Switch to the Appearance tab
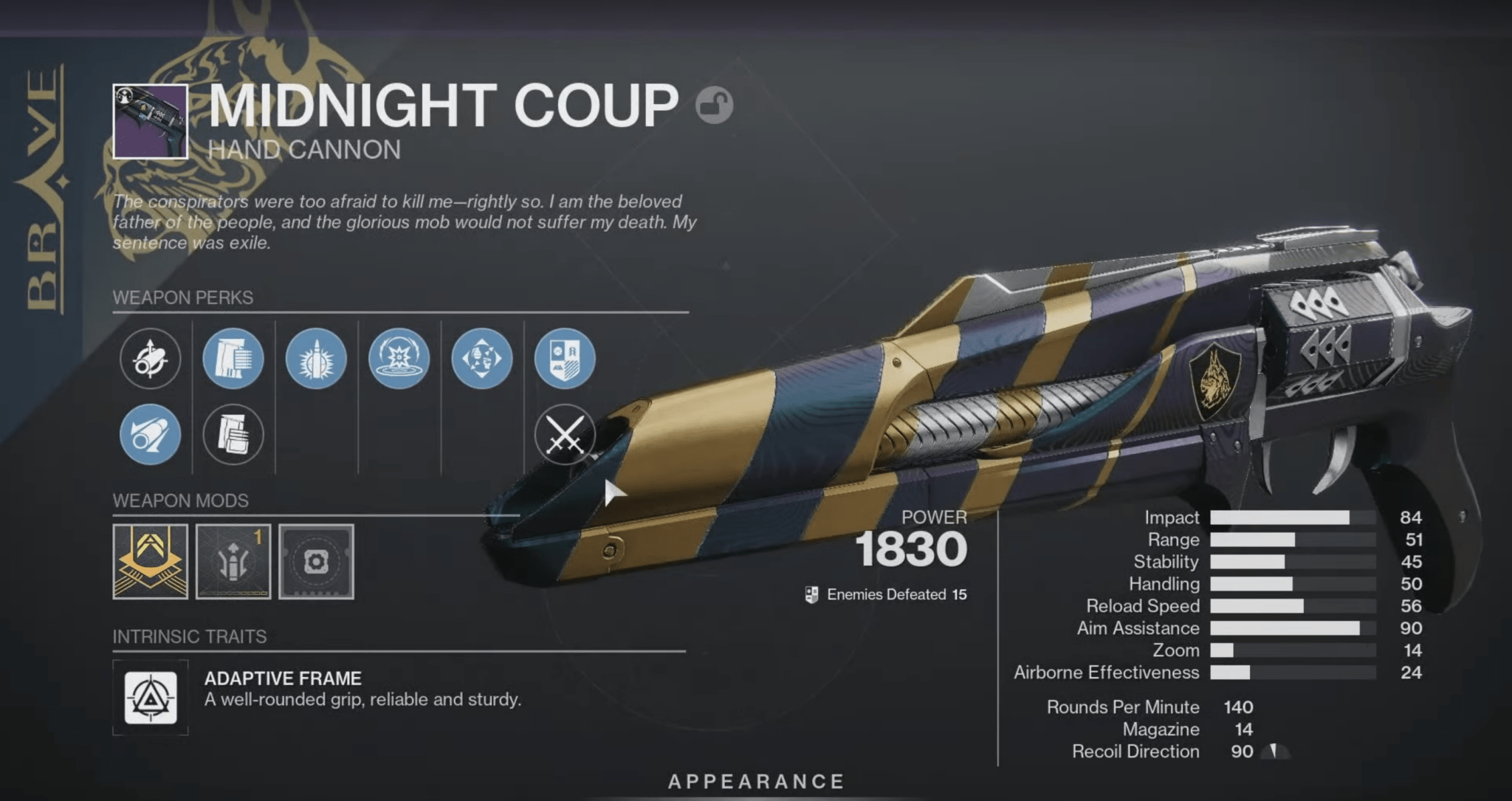 (x=756, y=779)
